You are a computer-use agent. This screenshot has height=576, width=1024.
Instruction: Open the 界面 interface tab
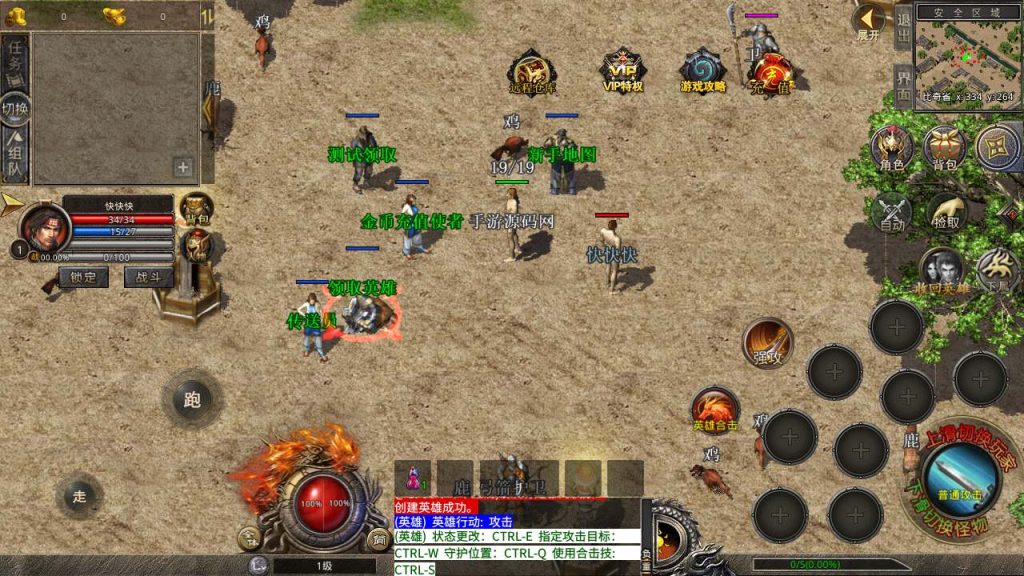click(x=902, y=84)
